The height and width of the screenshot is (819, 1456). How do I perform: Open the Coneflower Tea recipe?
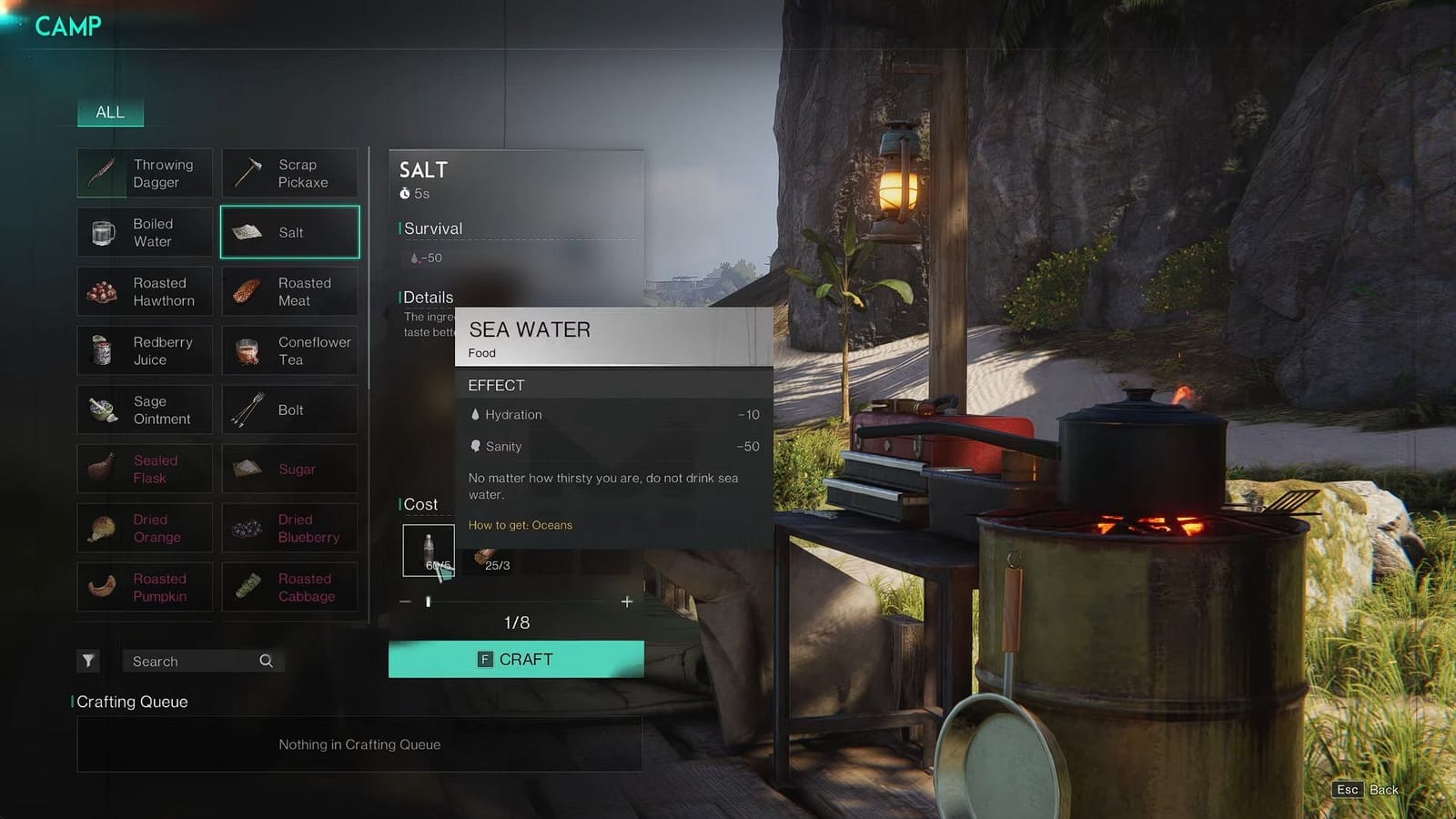pos(289,350)
